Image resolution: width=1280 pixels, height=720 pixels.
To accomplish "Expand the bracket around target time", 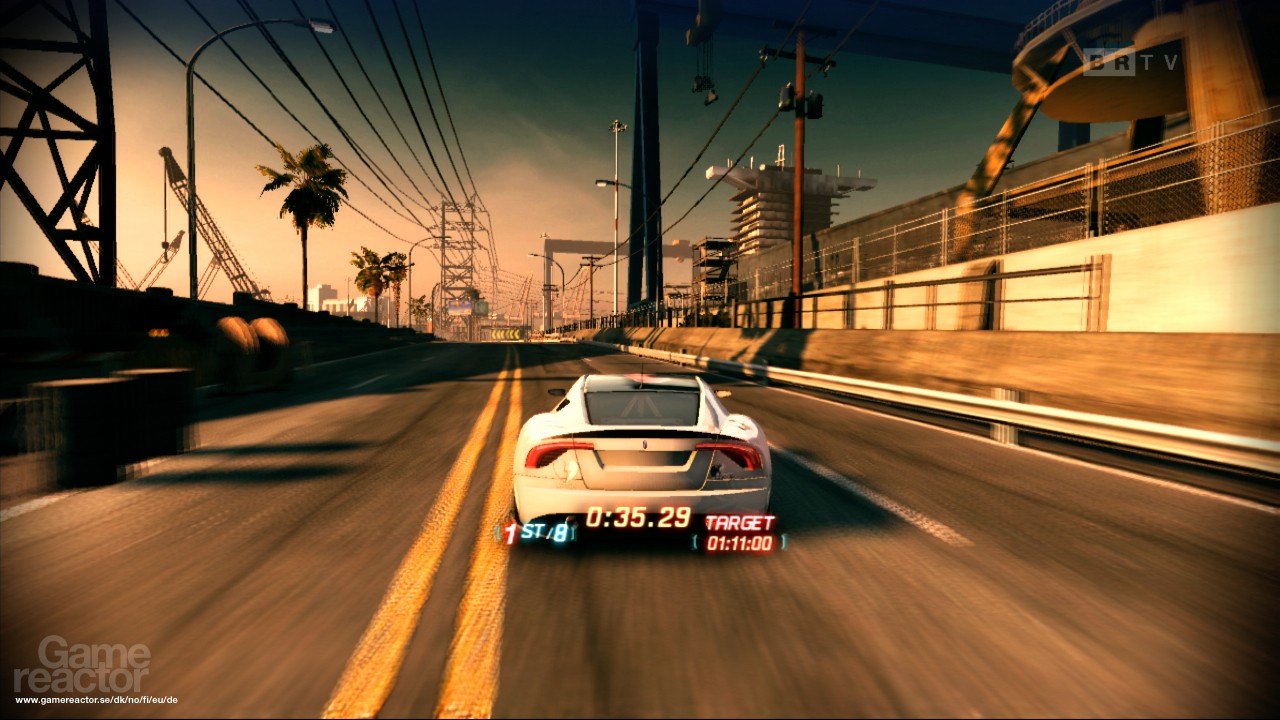I will pos(696,543).
